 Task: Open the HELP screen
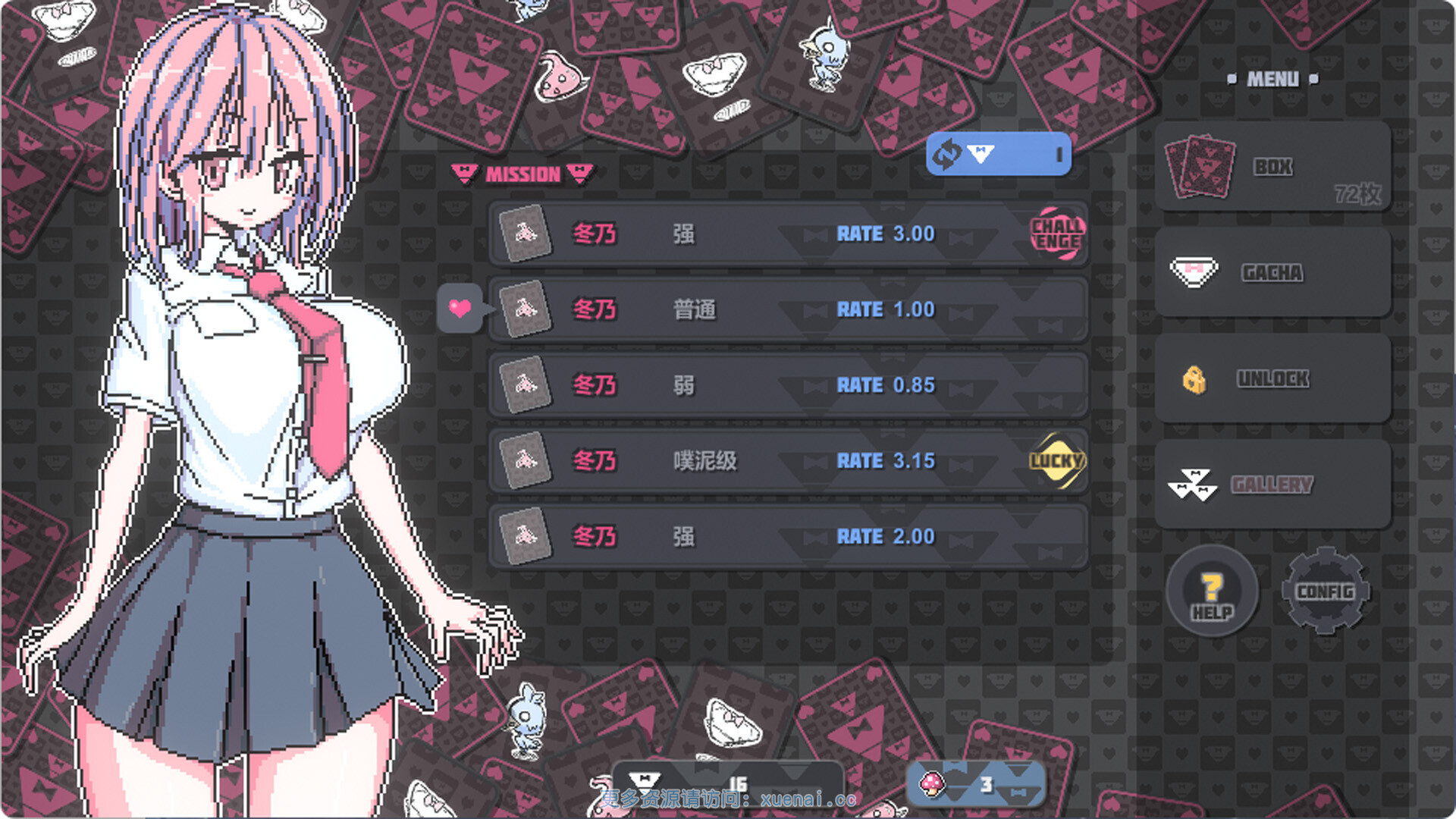click(1212, 591)
